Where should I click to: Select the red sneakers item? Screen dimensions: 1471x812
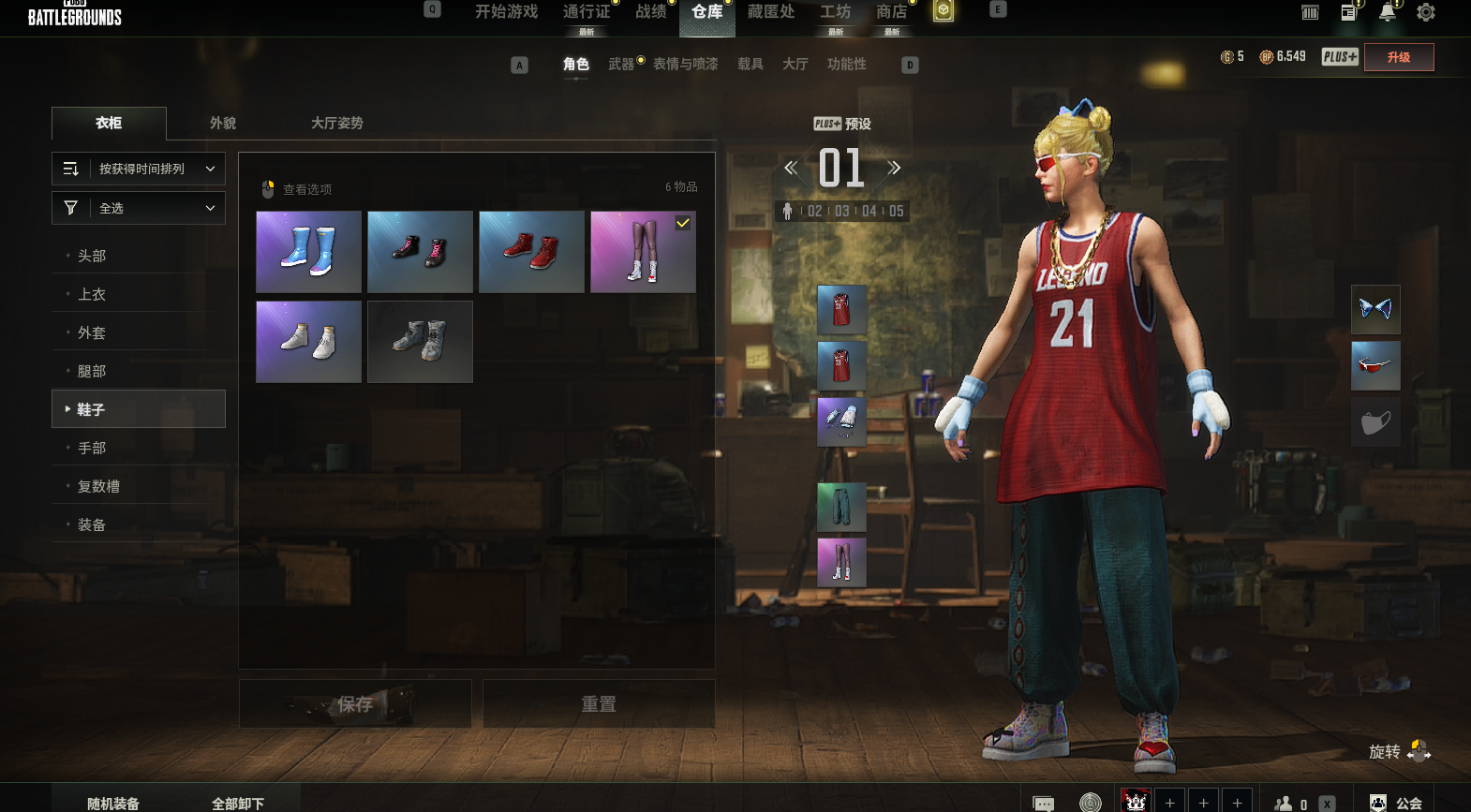(x=531, y=252)
